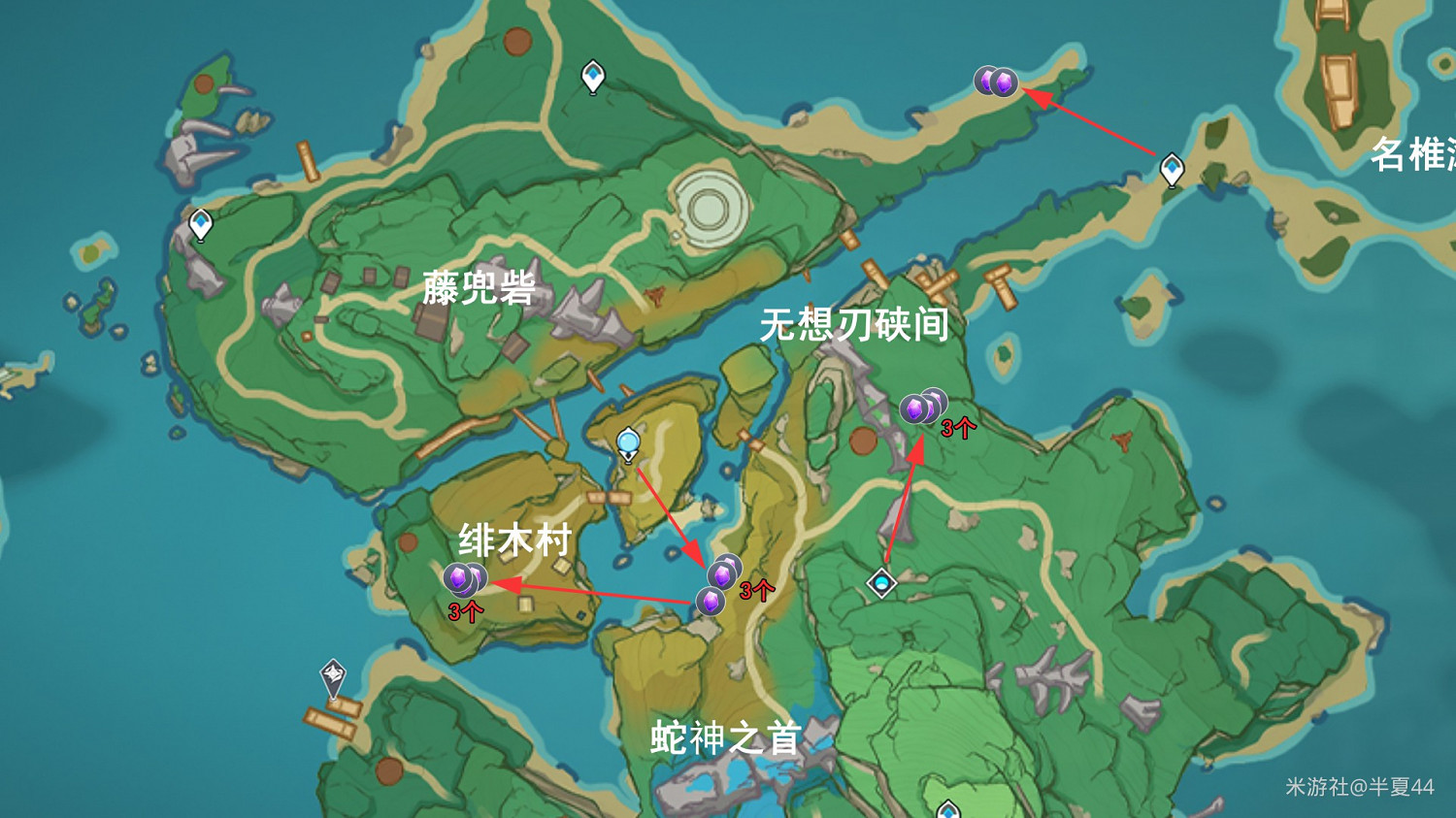Click the red '3个' label beside the gorge crystals

[957, 431]
